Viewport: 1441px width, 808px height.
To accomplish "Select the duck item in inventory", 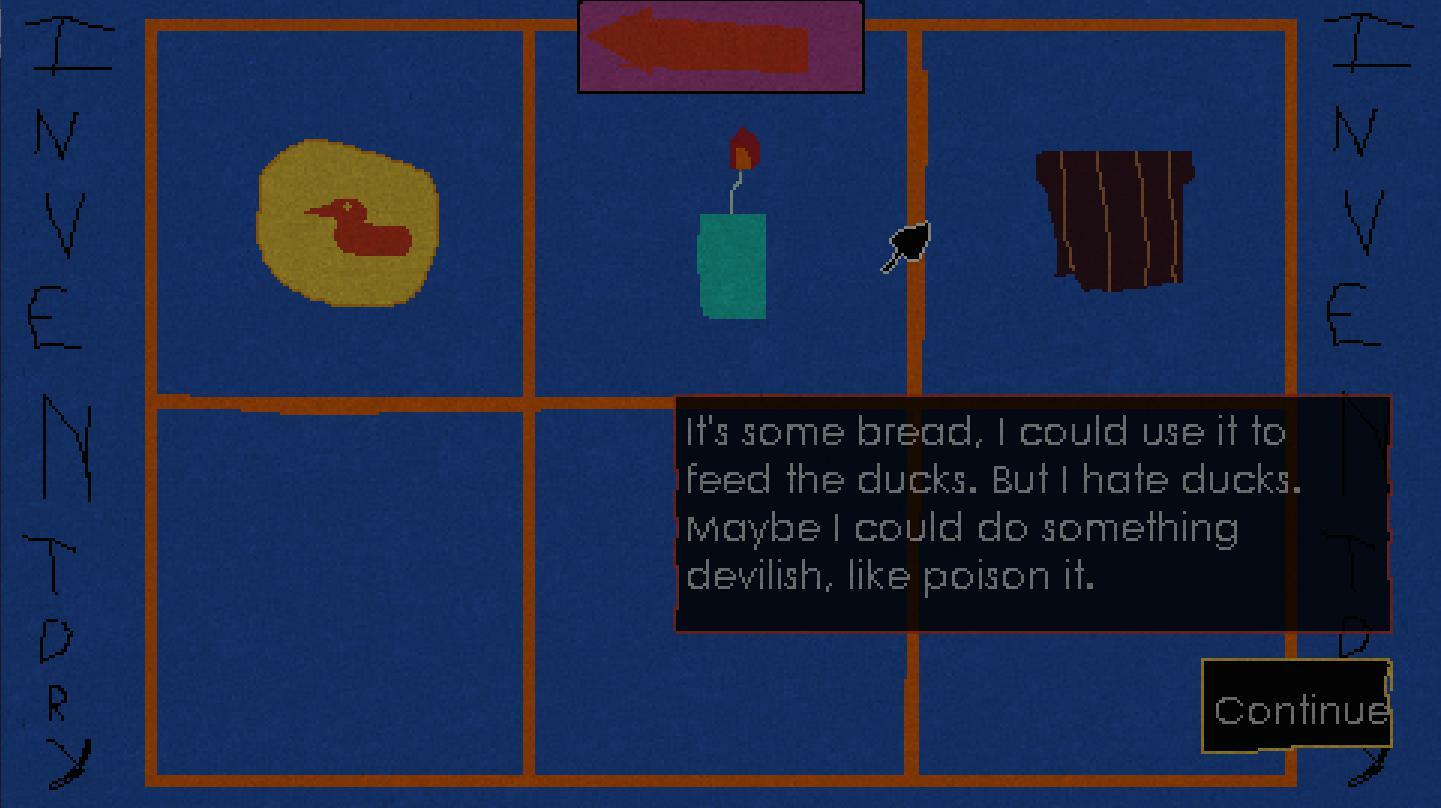I will pos(348,223).
